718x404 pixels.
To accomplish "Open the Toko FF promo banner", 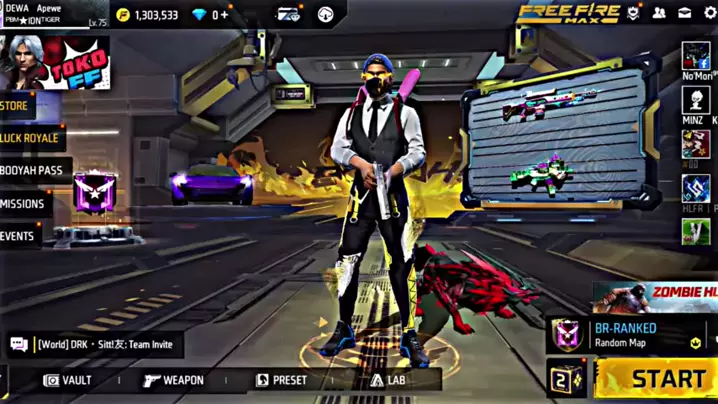I will click(80, 62).
